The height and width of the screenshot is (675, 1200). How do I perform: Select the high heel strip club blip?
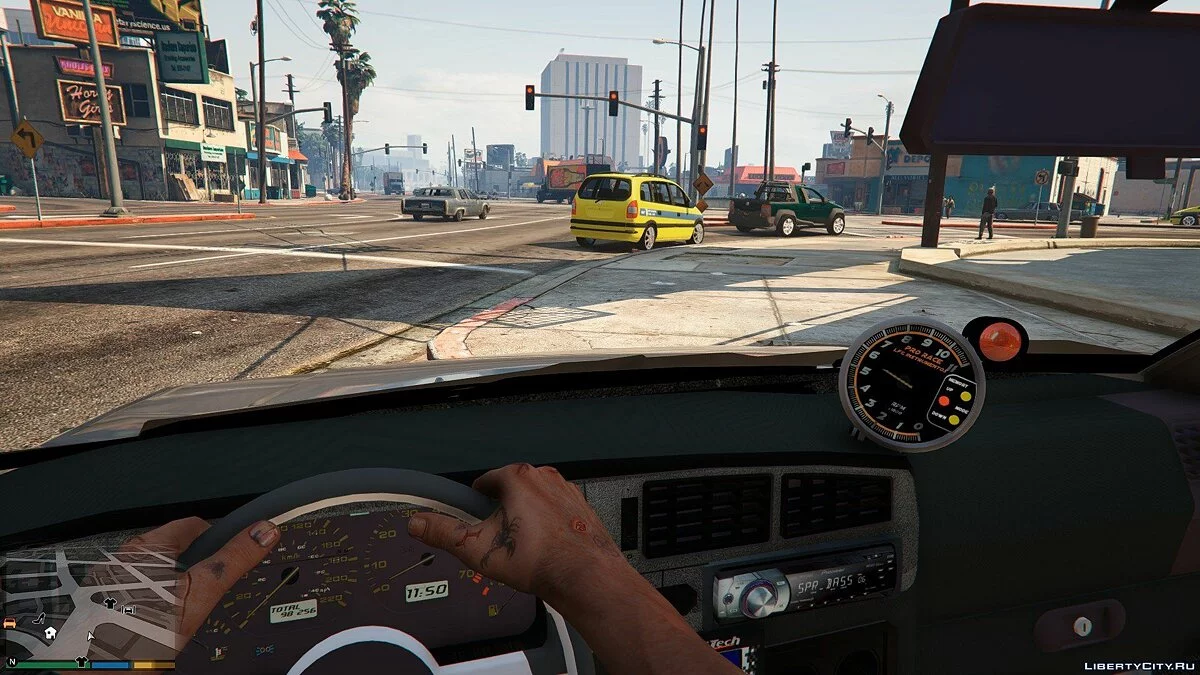pyautogui.click(x=37, y=620)
